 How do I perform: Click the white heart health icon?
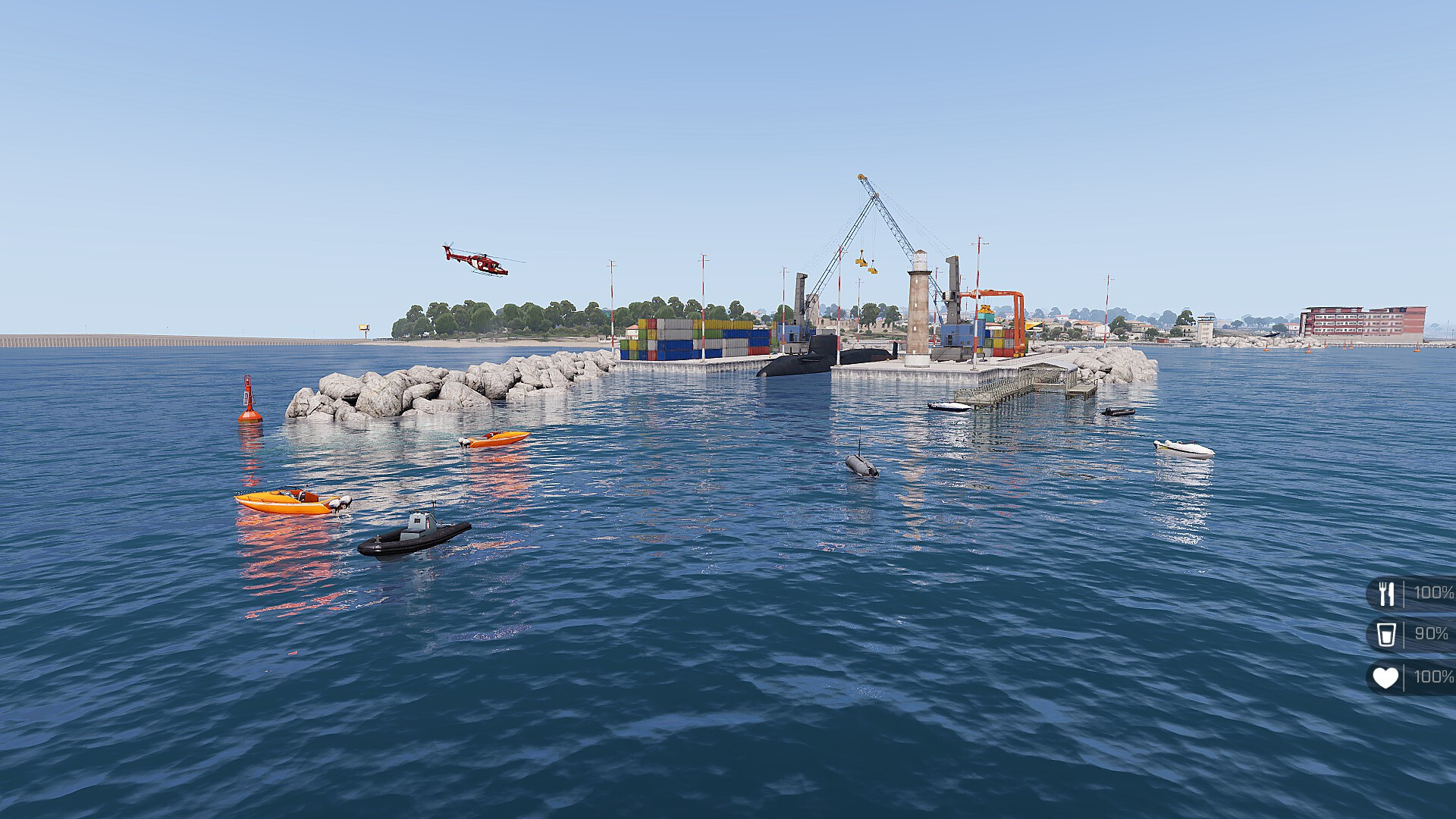pyautogui.click(x=1385, y=677)
